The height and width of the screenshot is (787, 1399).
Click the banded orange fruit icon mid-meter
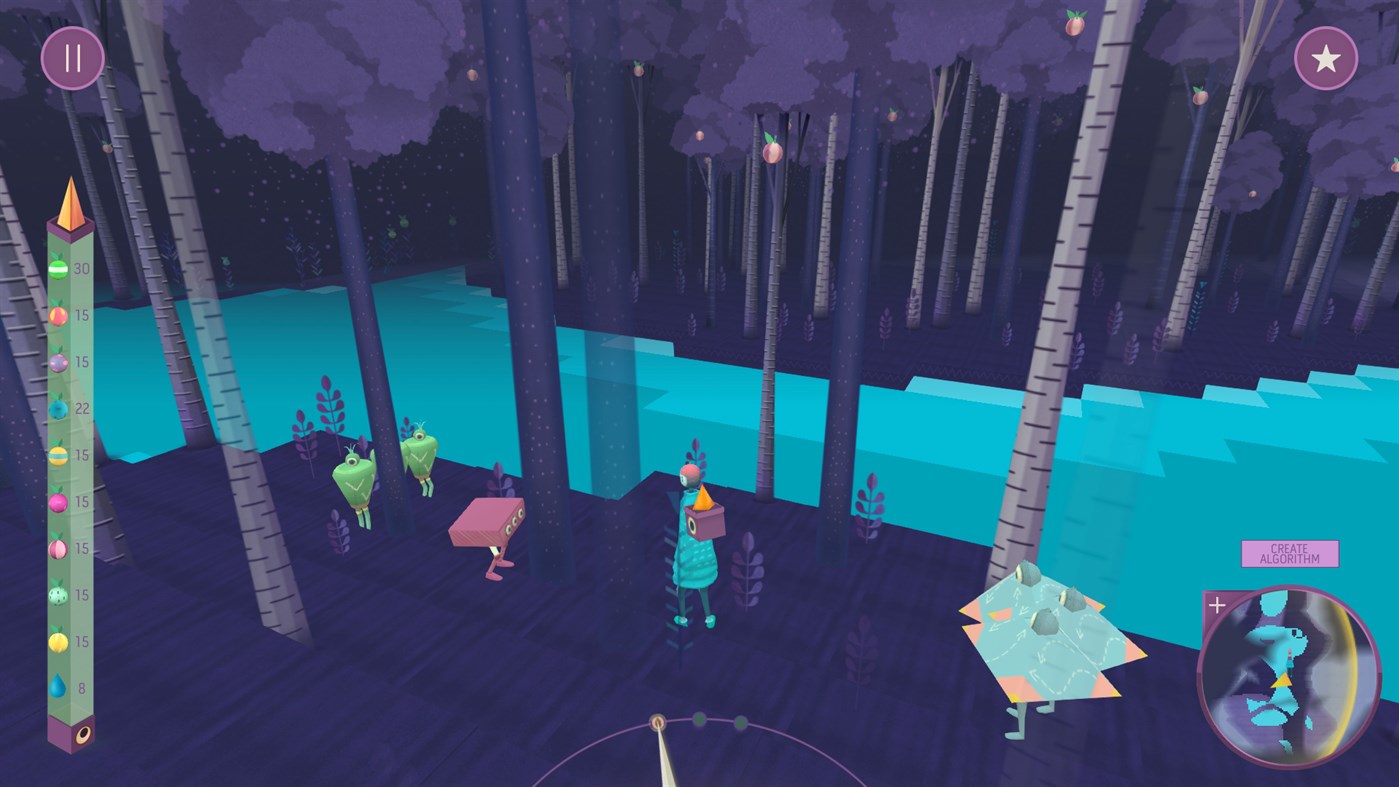pyautogui.click(x=57, y=455)
